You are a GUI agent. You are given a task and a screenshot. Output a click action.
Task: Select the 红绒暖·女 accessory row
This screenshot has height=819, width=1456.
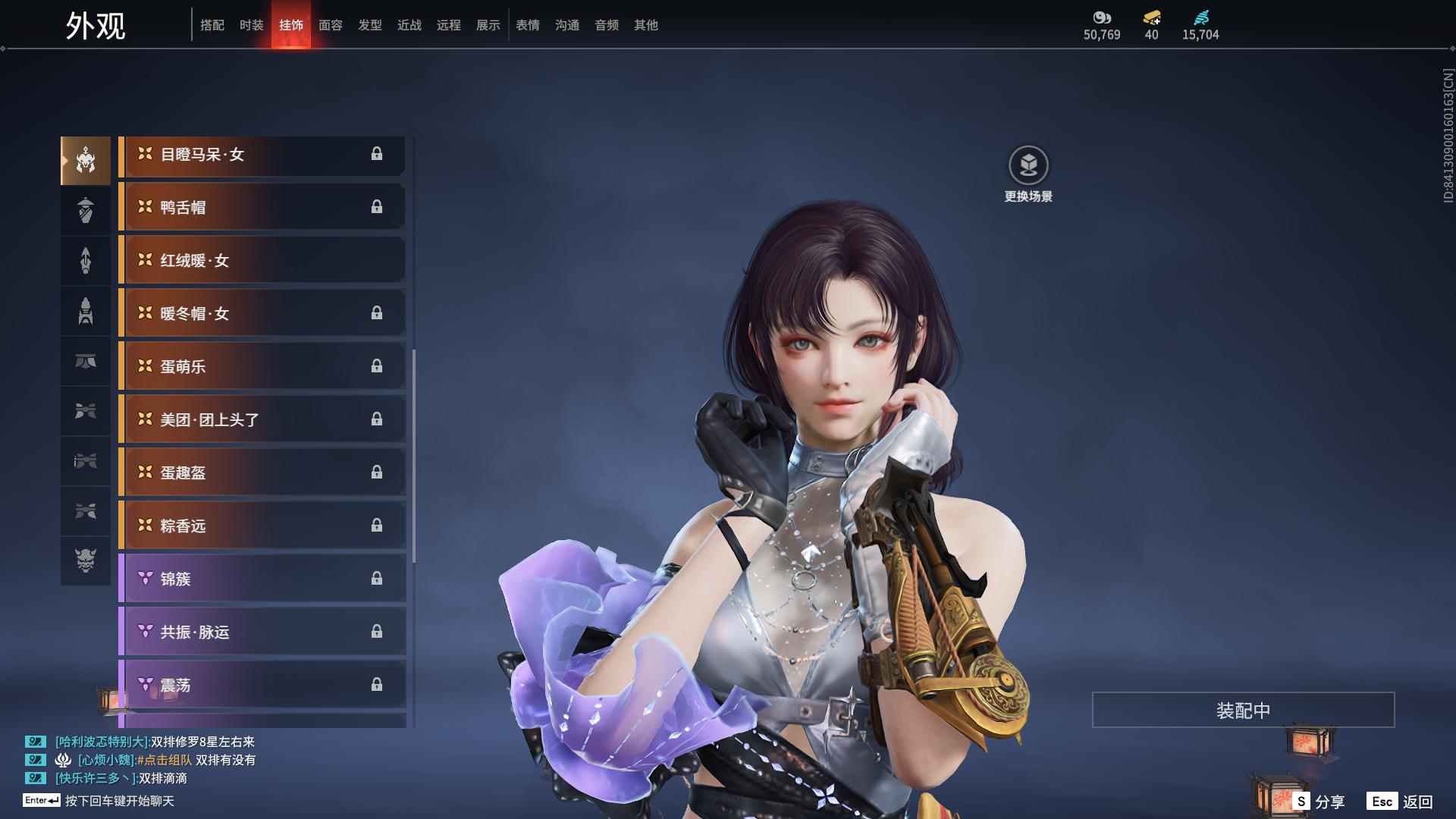(x=262, y=260)
